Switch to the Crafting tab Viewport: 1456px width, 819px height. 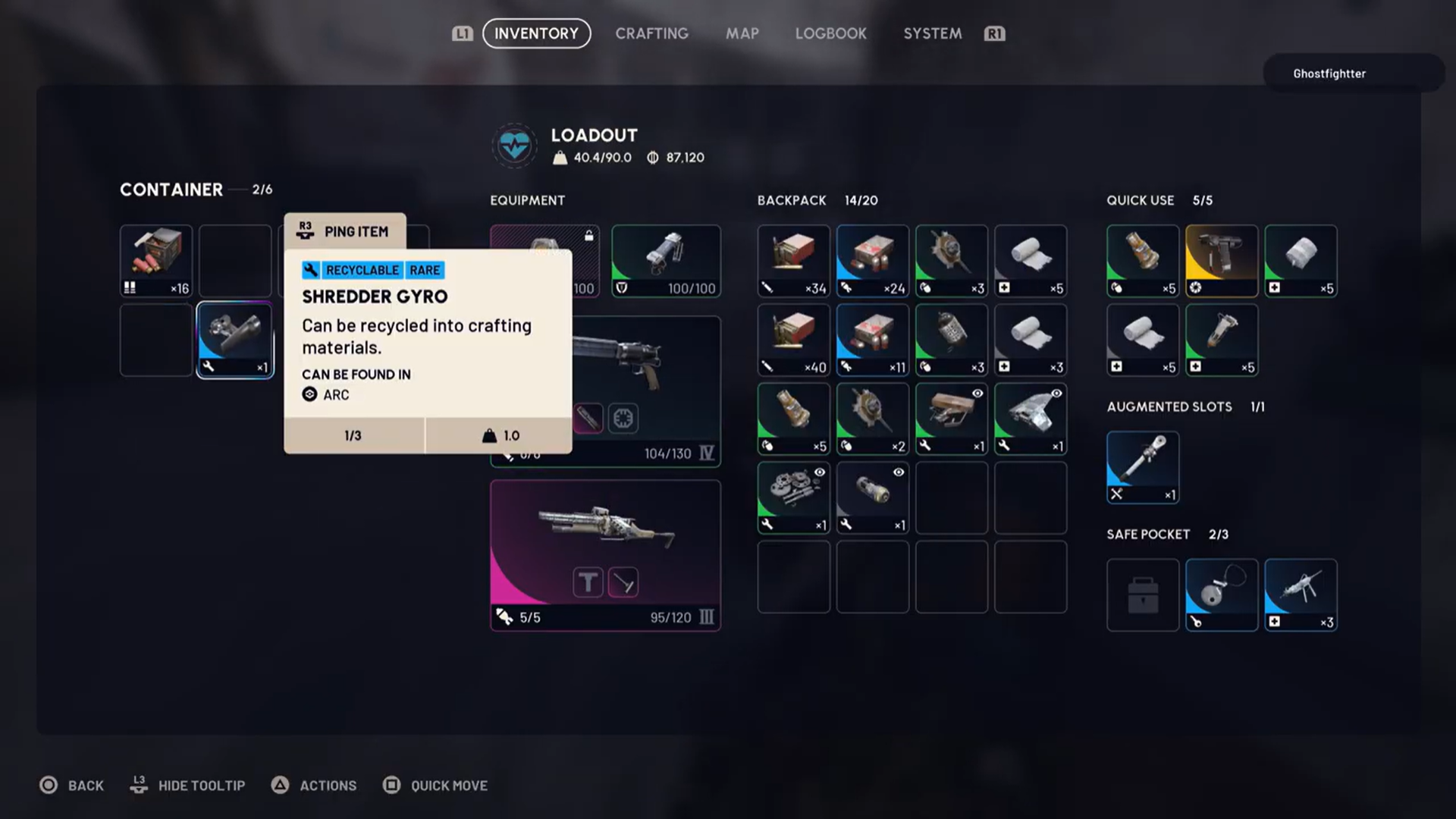click(x=651, y=33)
